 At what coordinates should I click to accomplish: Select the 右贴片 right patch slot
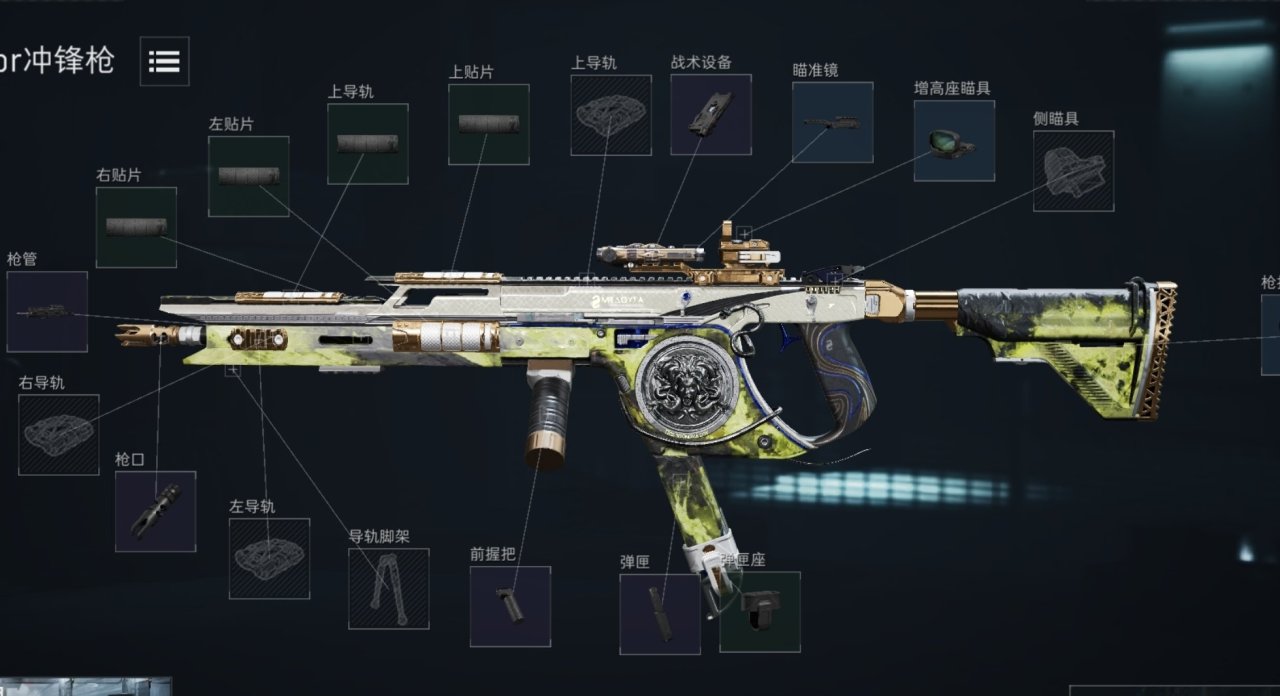coord(136,227)
